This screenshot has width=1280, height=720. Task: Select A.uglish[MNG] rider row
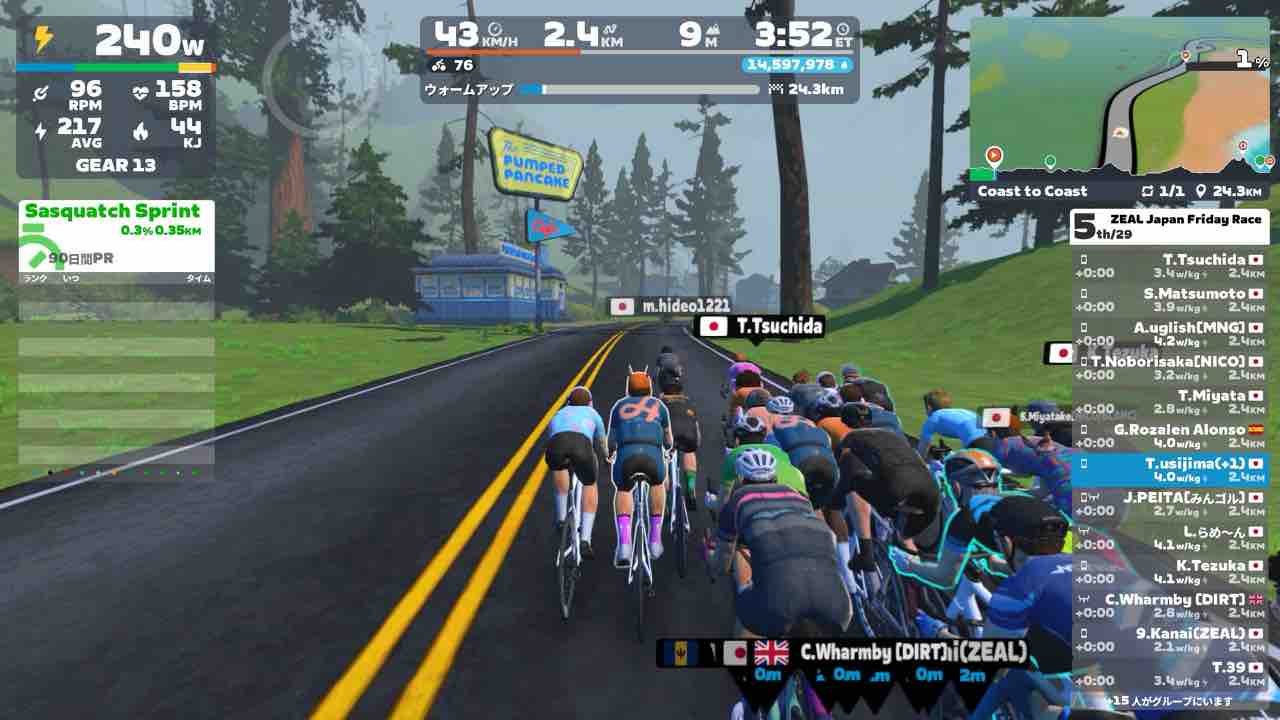1170,334
